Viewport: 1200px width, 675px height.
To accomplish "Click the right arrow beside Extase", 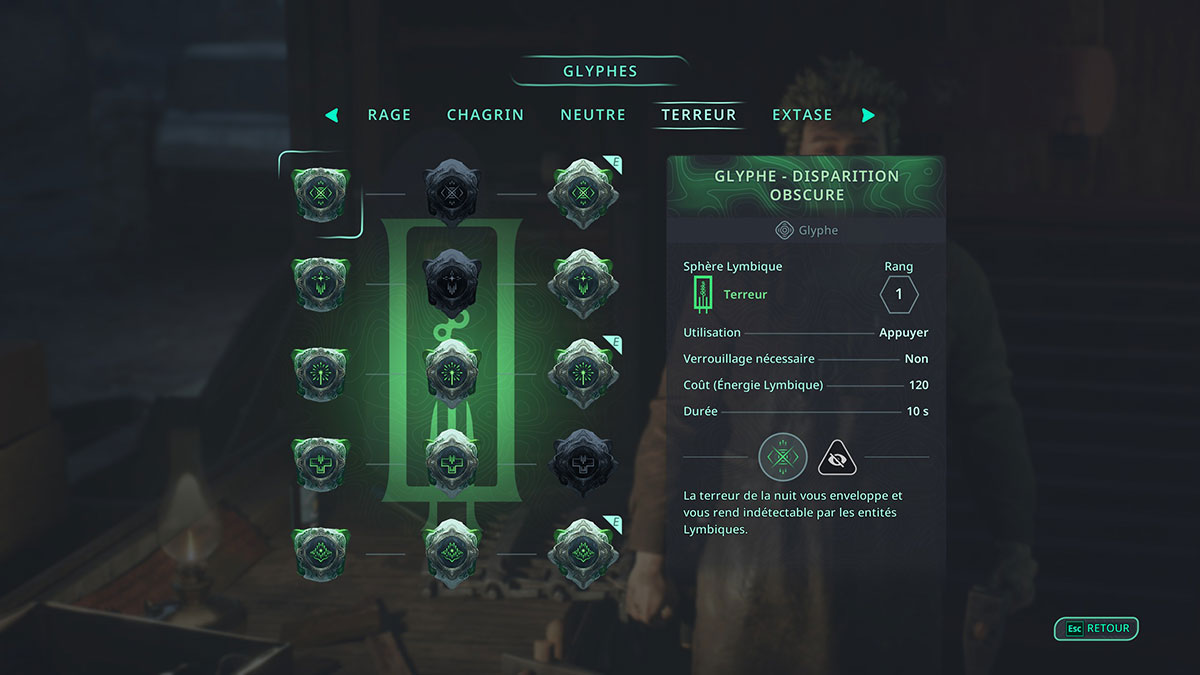I will [868, 115].
